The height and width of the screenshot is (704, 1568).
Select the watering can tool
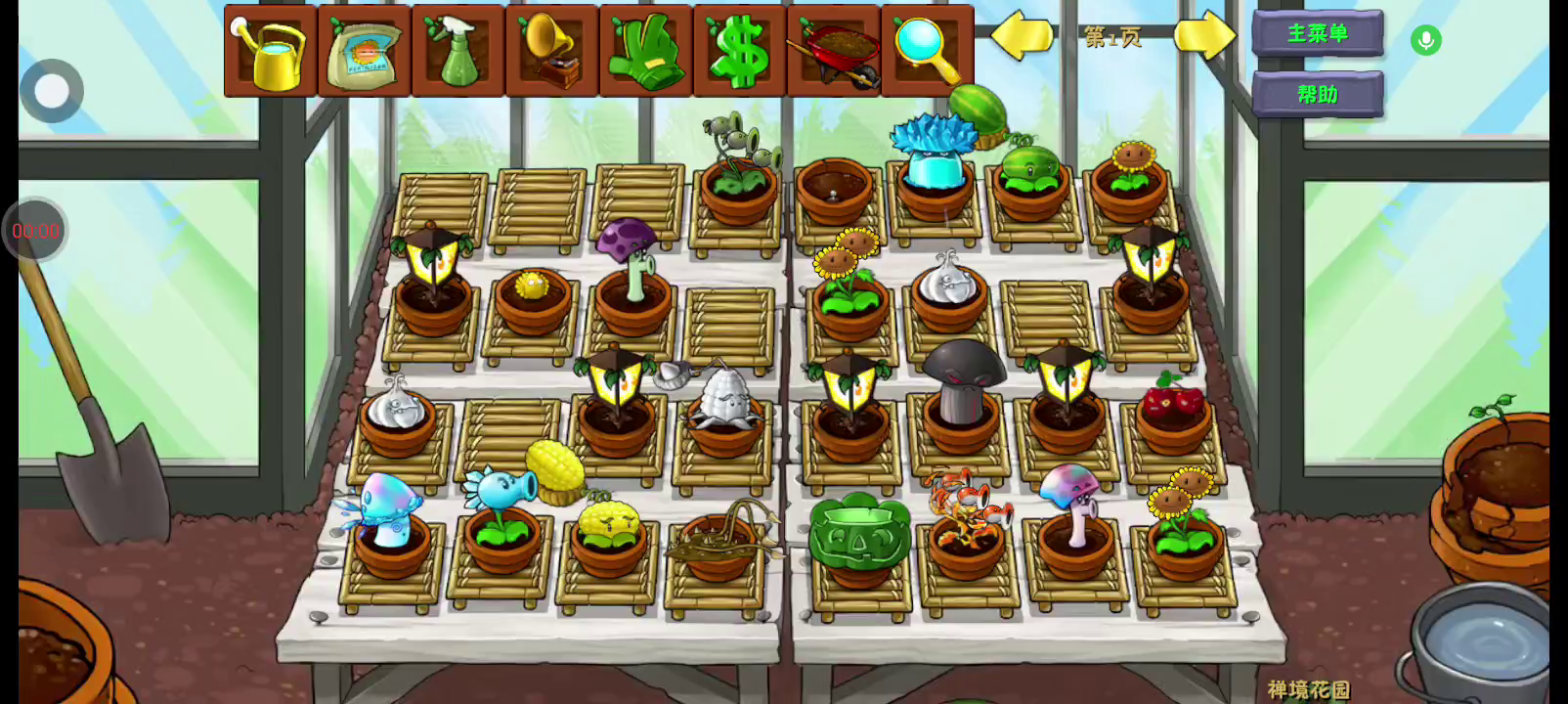pos(271,51)
